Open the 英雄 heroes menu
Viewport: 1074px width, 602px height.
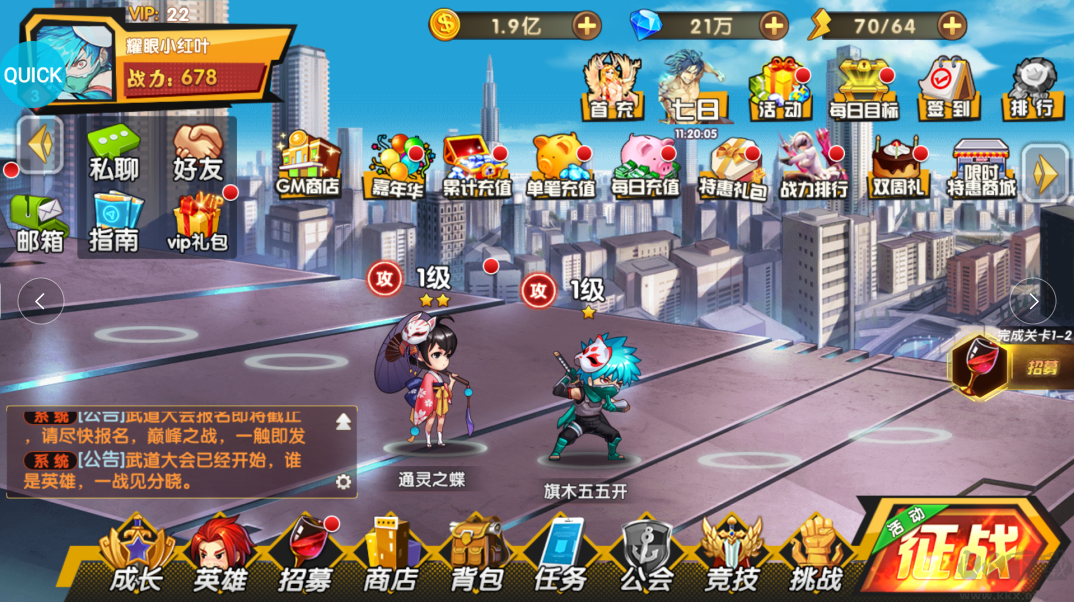tap(221, 556)
